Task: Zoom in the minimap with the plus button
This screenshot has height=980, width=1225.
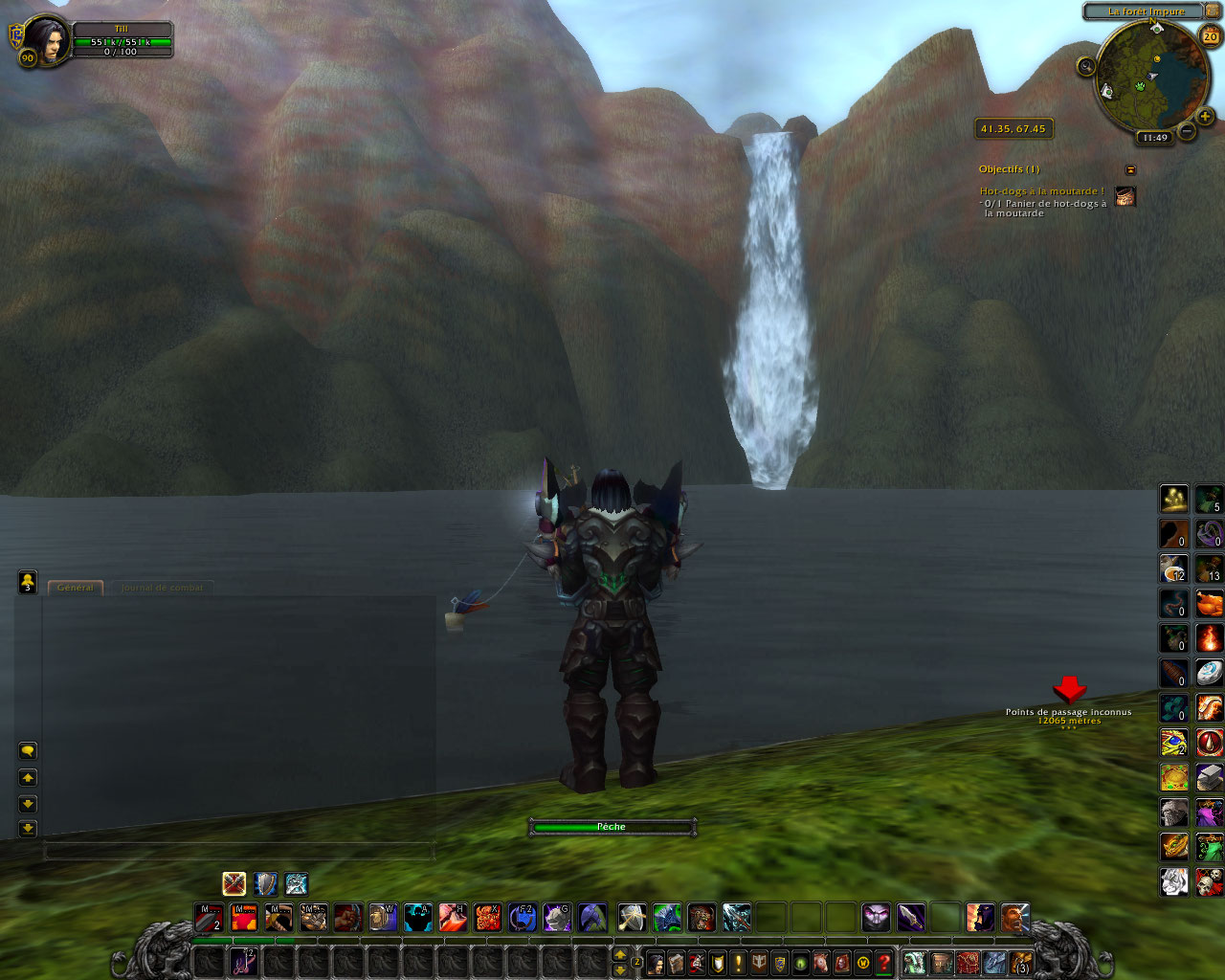Action: pyautogui.click(x=1205, y=117)
